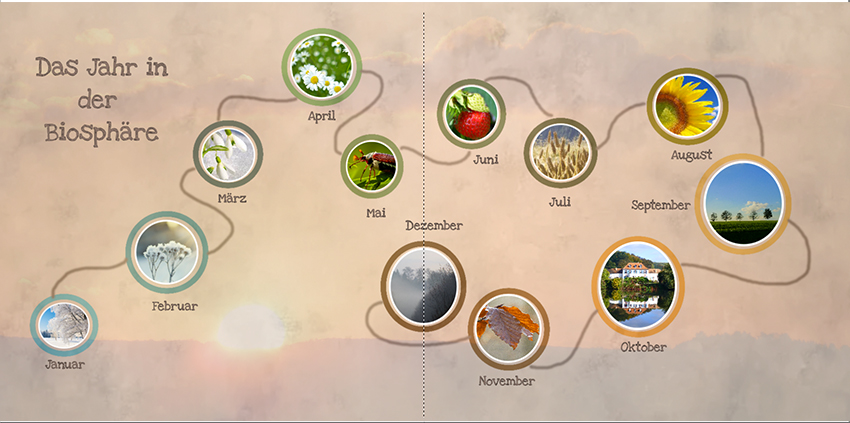Viewport: 850px width, 423px height.
Task: Select the Januar snowy tree circle
Action: (x=64, y=325)
